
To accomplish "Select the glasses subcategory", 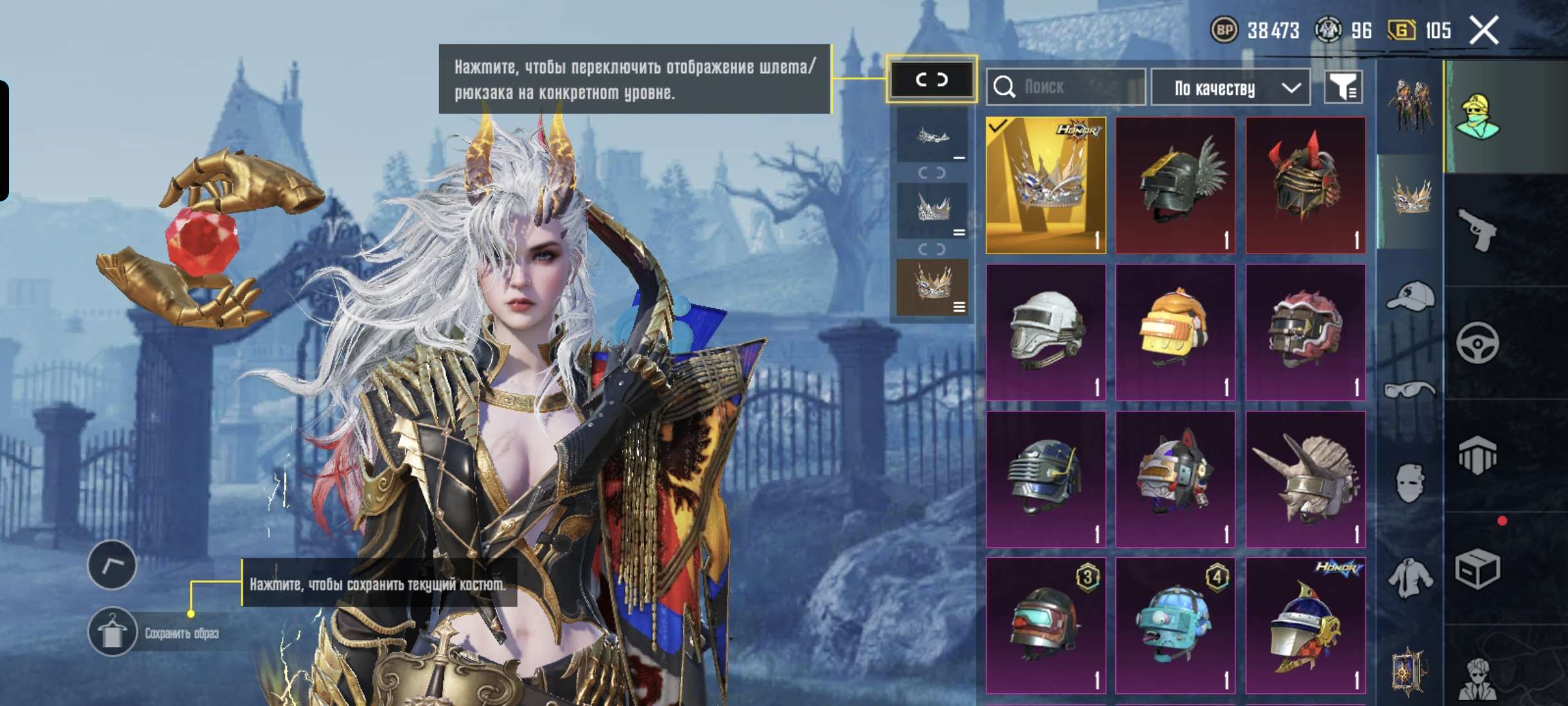I will 1410,390.
